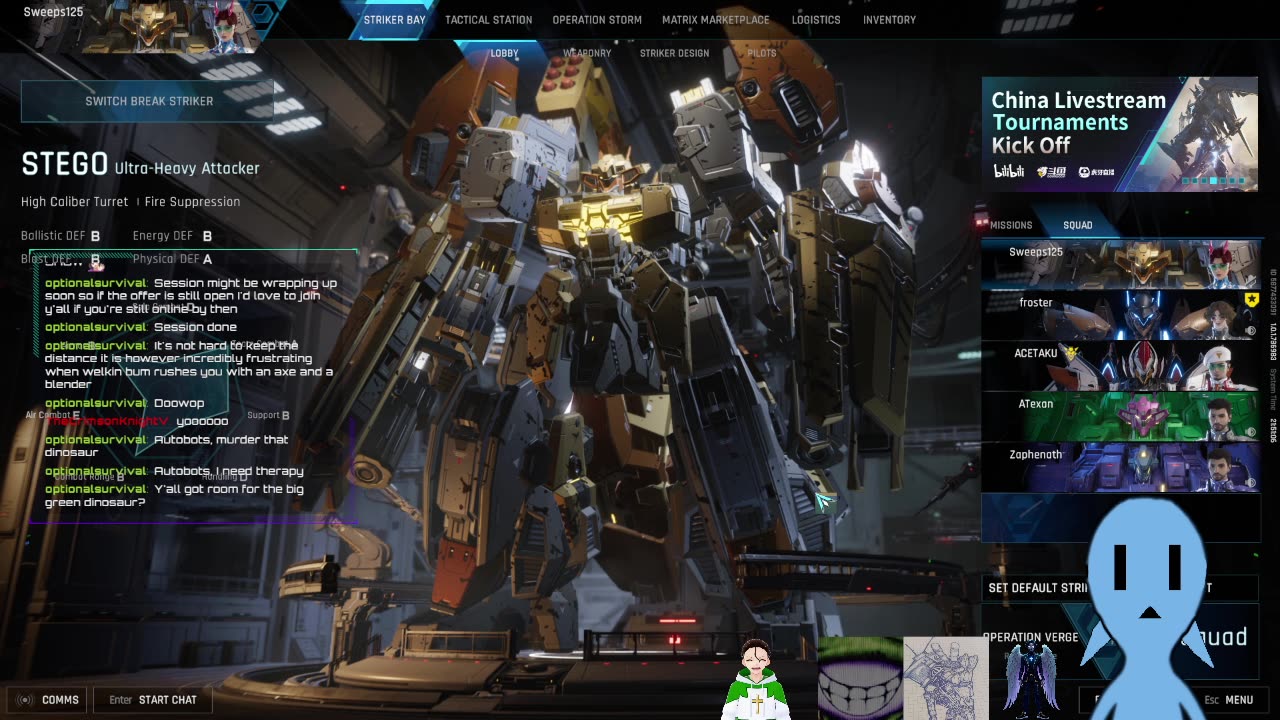
Task: Select the Lobby sub-tab
Action: (x=504, y=53)
